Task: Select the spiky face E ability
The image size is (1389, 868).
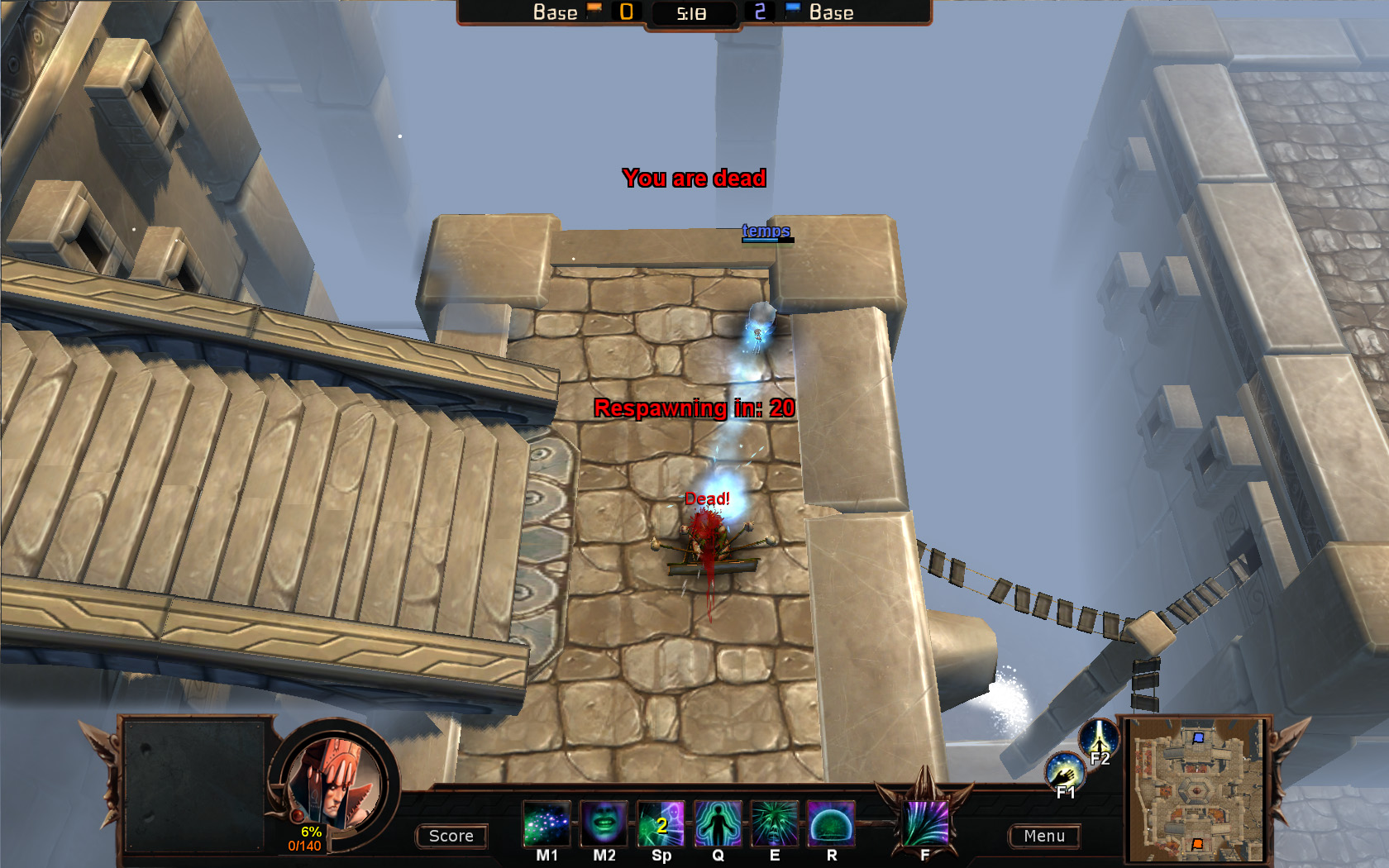Action: [x=775, y=823]
